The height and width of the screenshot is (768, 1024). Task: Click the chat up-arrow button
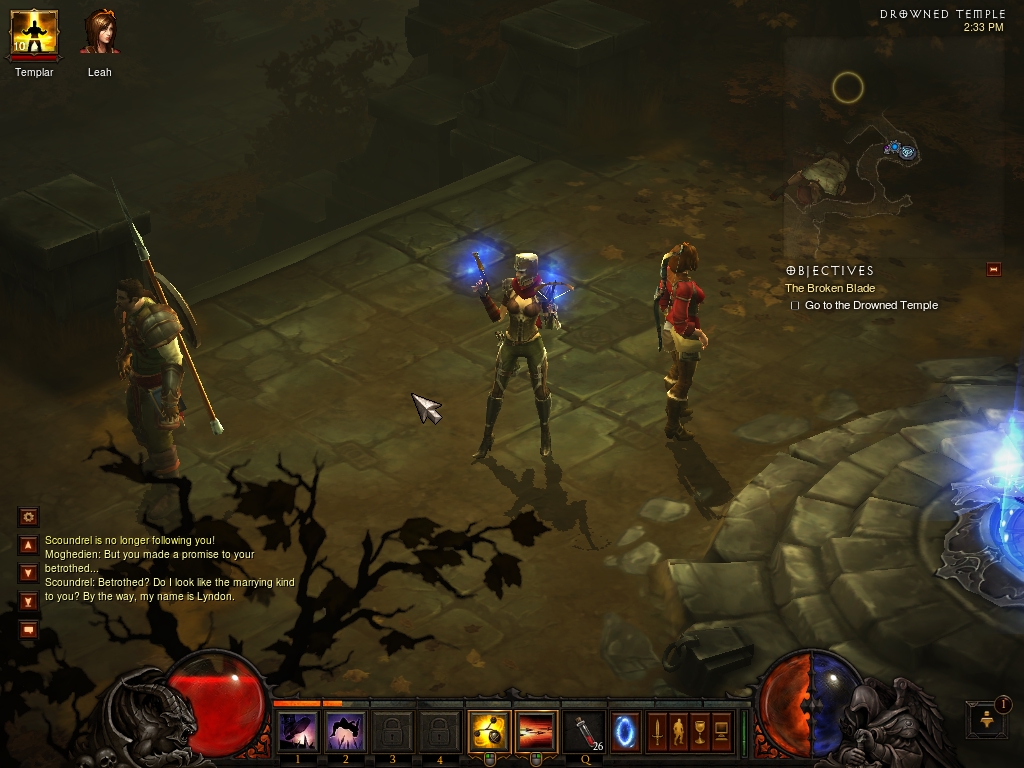(28, 546)
